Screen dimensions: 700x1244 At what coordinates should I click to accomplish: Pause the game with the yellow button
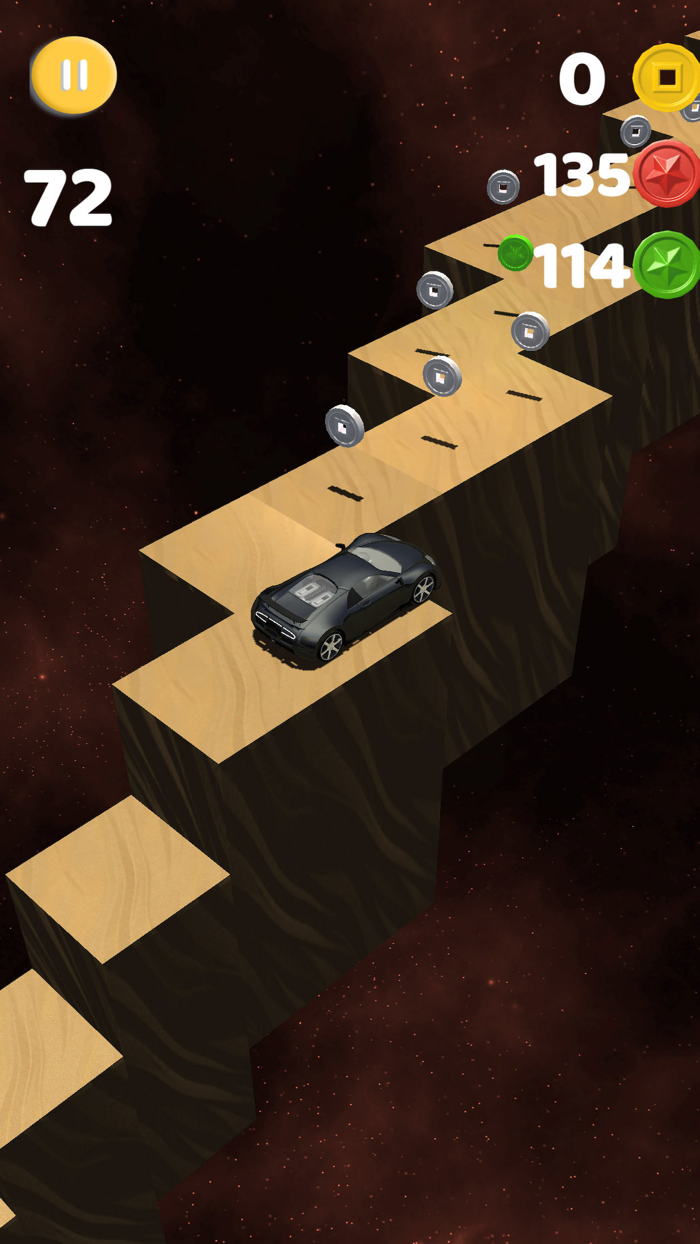click(74, 74)
